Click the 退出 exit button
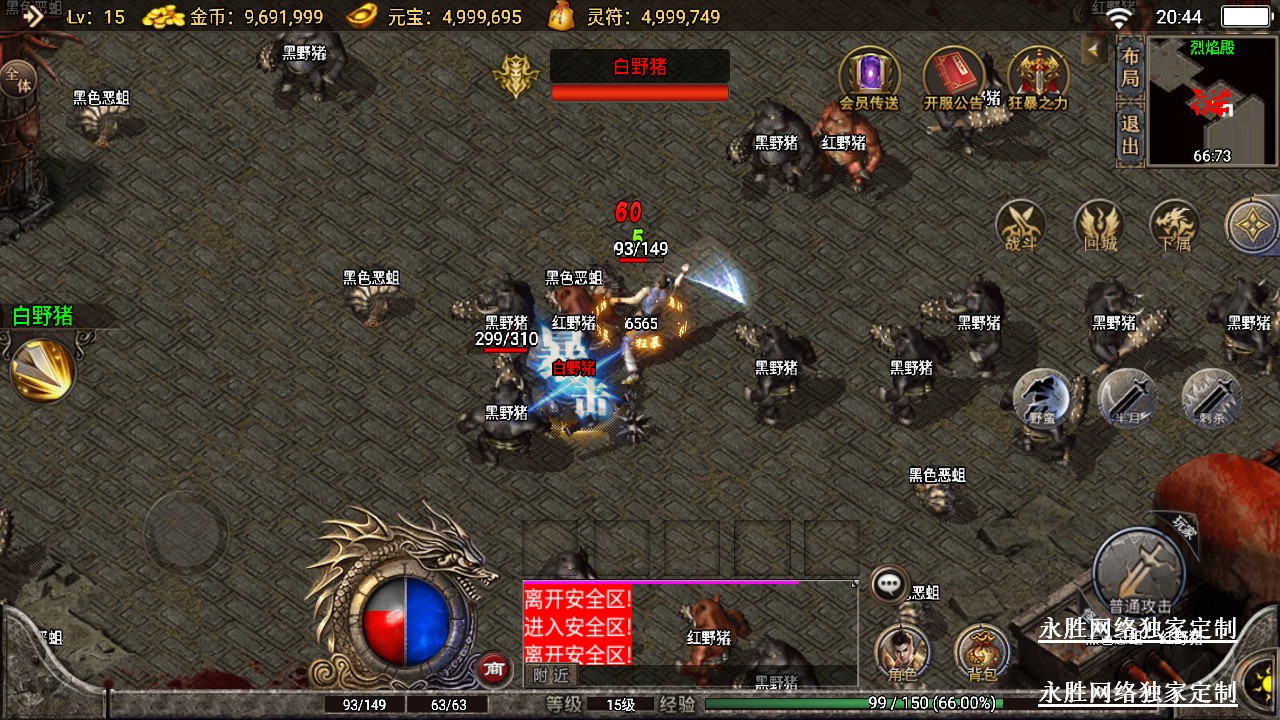 pyautogui.click(x=1130, y=135)
